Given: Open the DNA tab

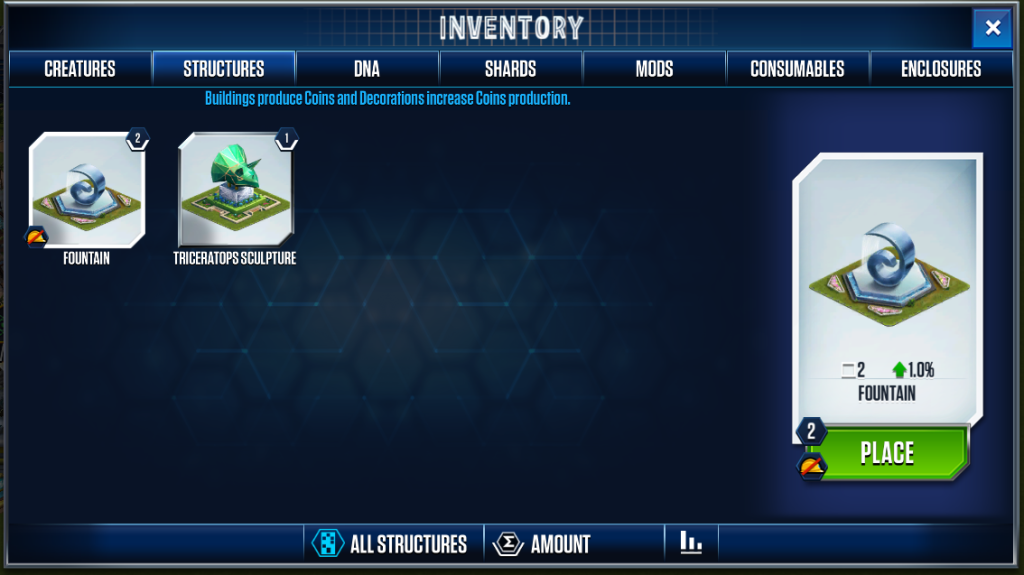Looking at the screenshot, I should (367, 69).
